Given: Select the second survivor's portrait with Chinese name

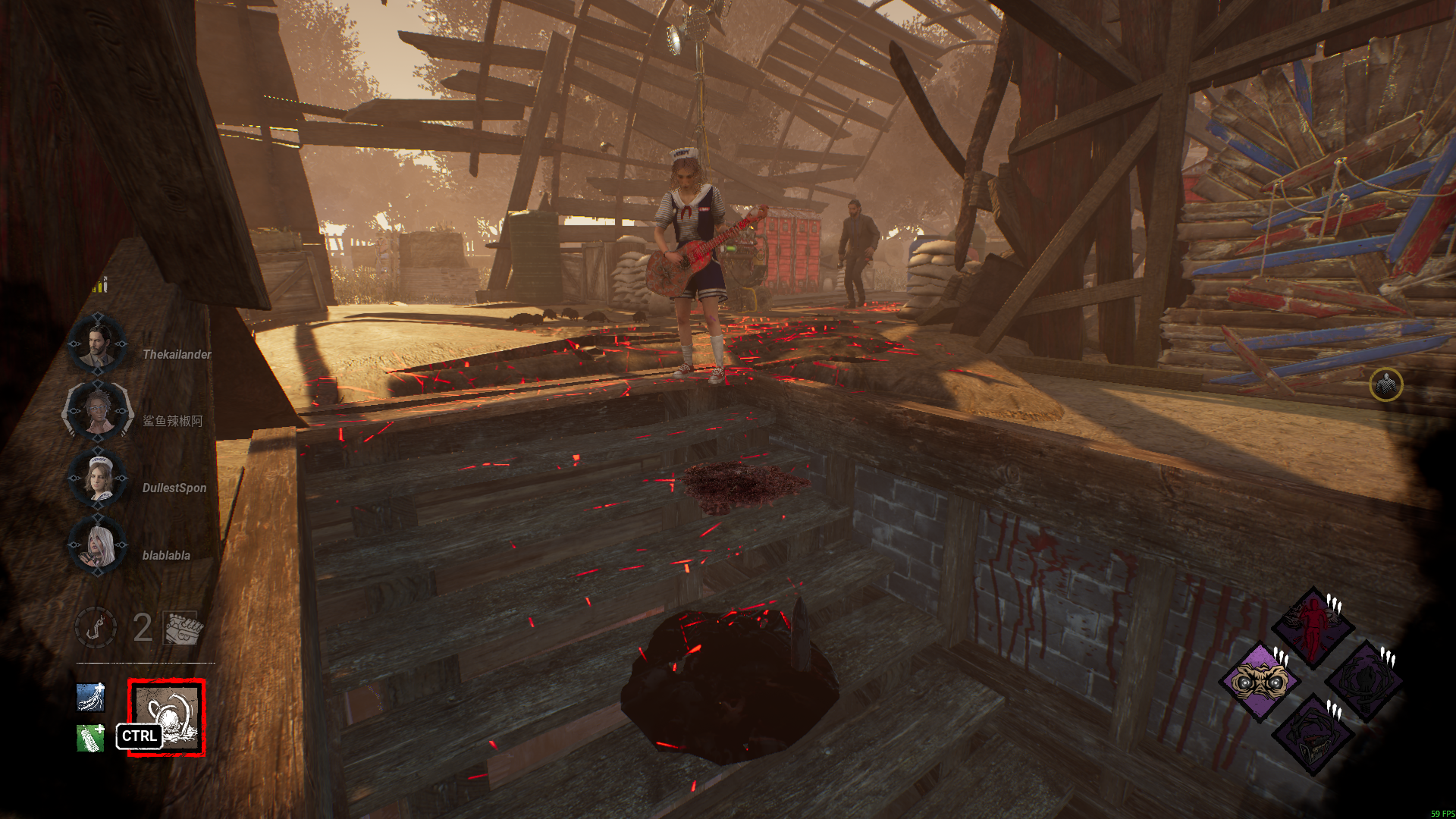Looking at the screenshot, I should [97, 412].
